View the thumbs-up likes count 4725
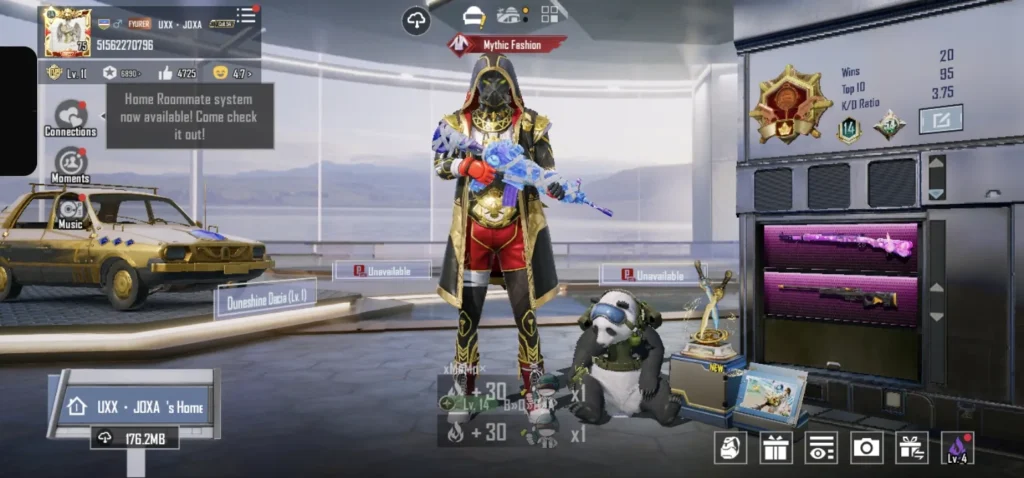Viewport: 1024px width, 478px height. click(x=178, y=73)
